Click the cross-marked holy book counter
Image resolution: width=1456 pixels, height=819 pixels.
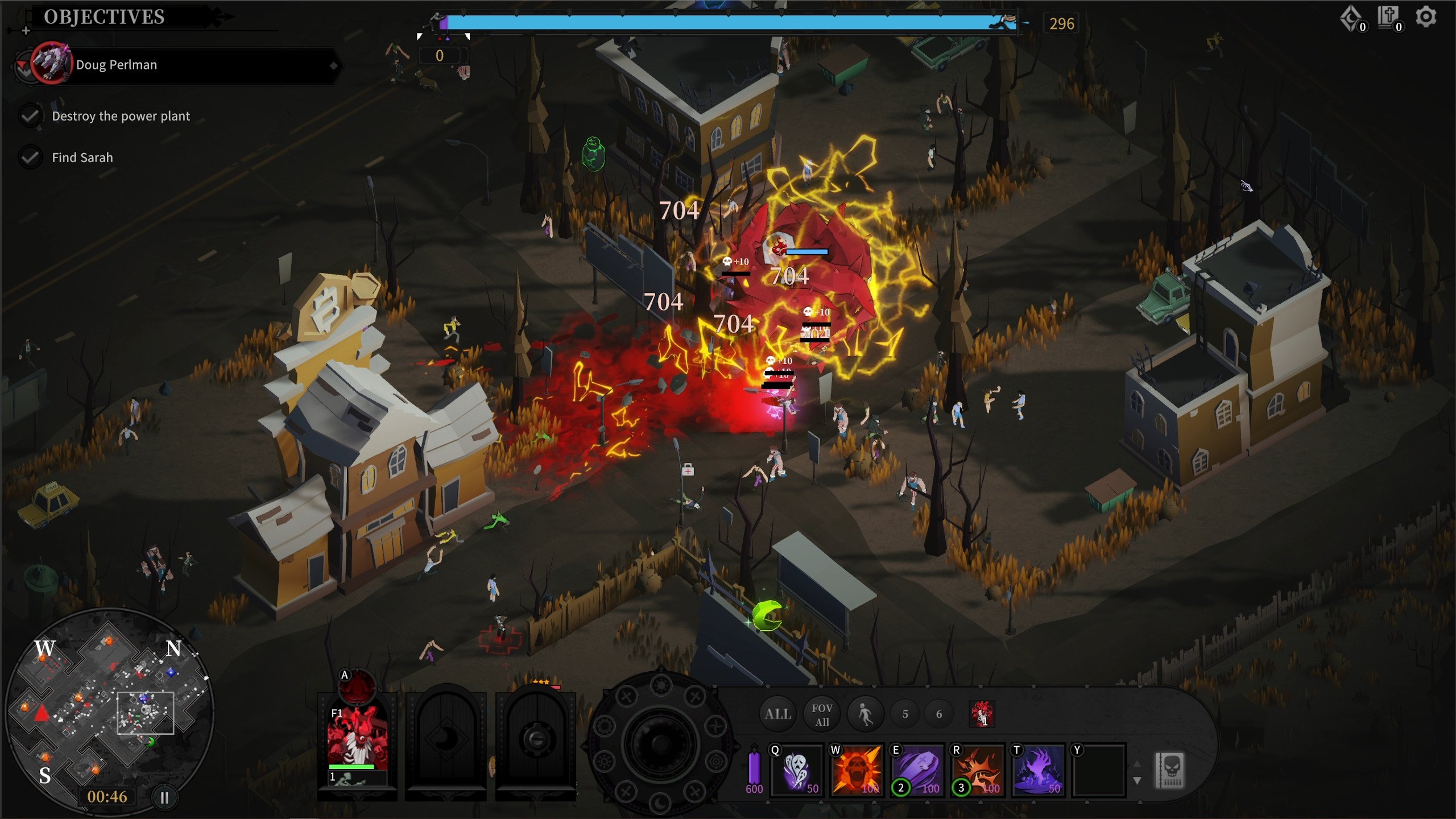coord(1387,17)
